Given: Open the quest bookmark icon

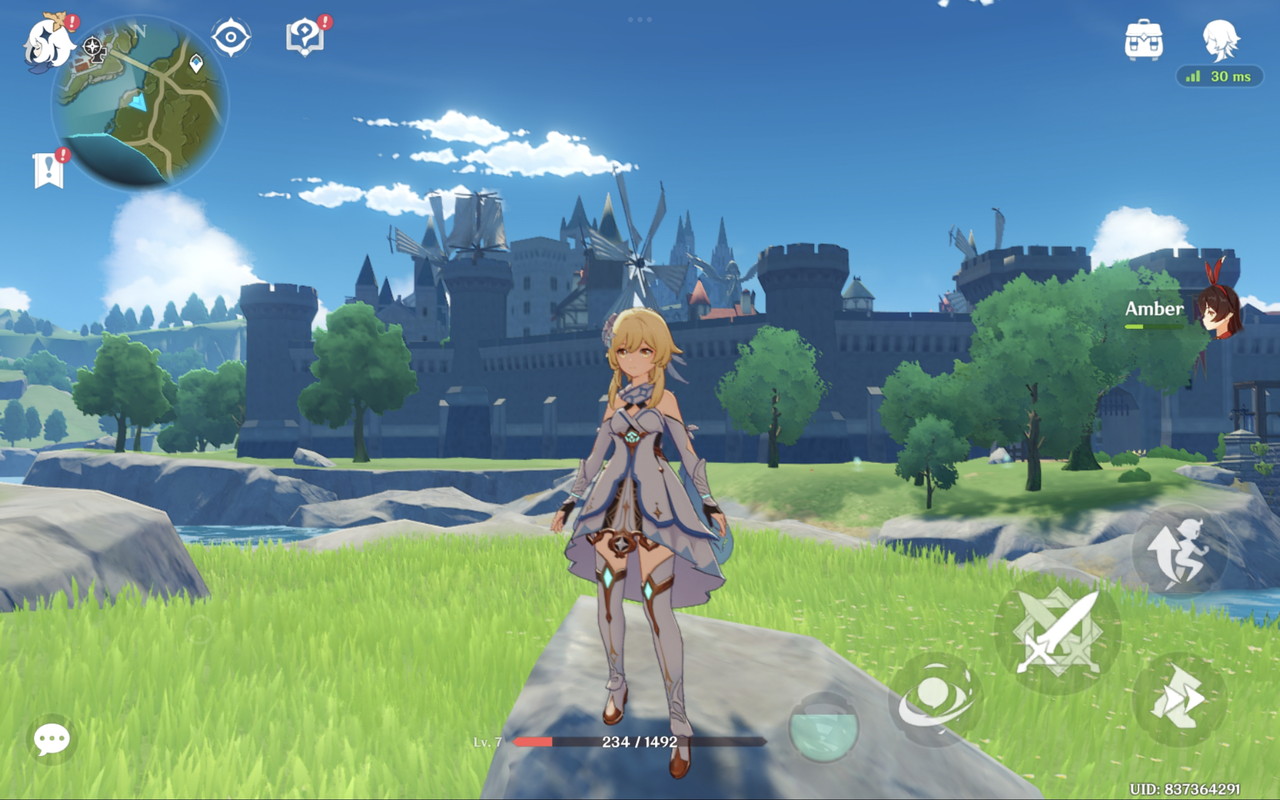Looking at the screenshot, I should tap(48, 171).
